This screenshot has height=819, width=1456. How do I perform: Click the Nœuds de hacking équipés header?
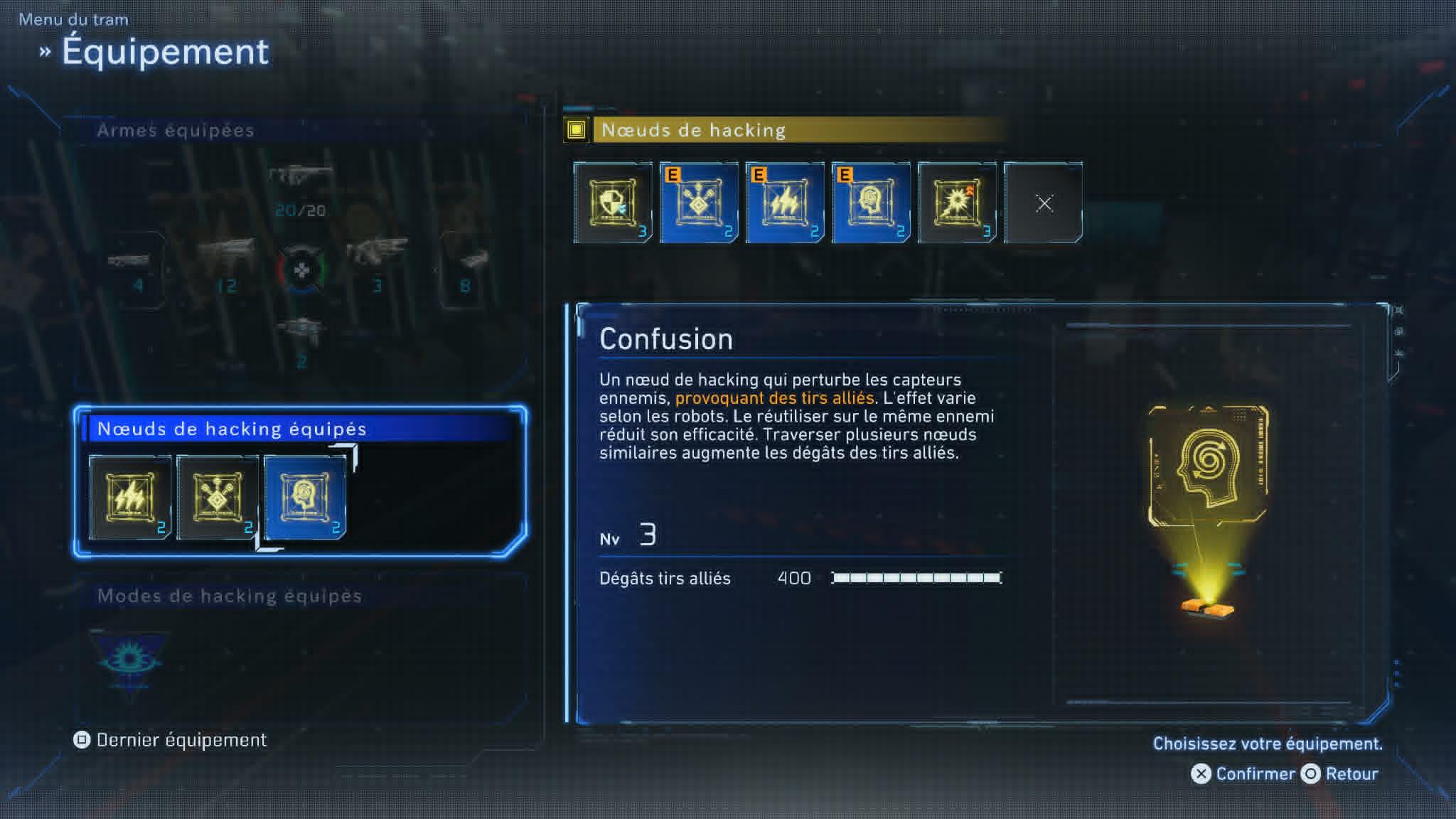(232, 429)
